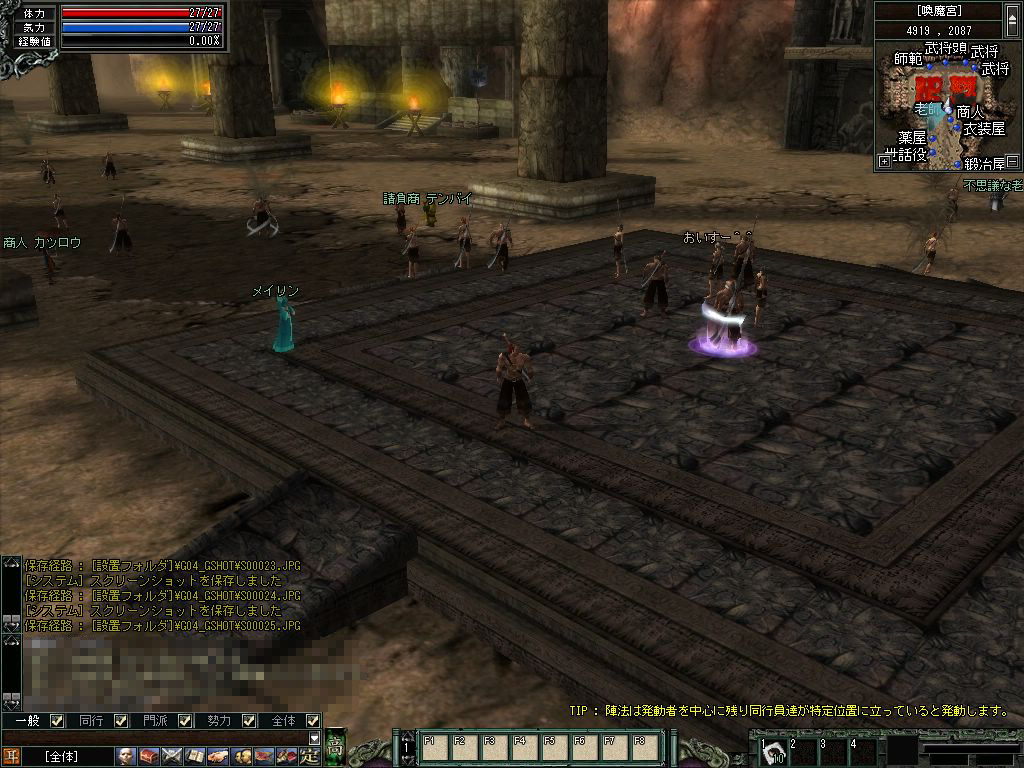Zoom out the minimap with minus button
The width and height of the screenshot is (1024, 768).
(x=1012, y=161)
